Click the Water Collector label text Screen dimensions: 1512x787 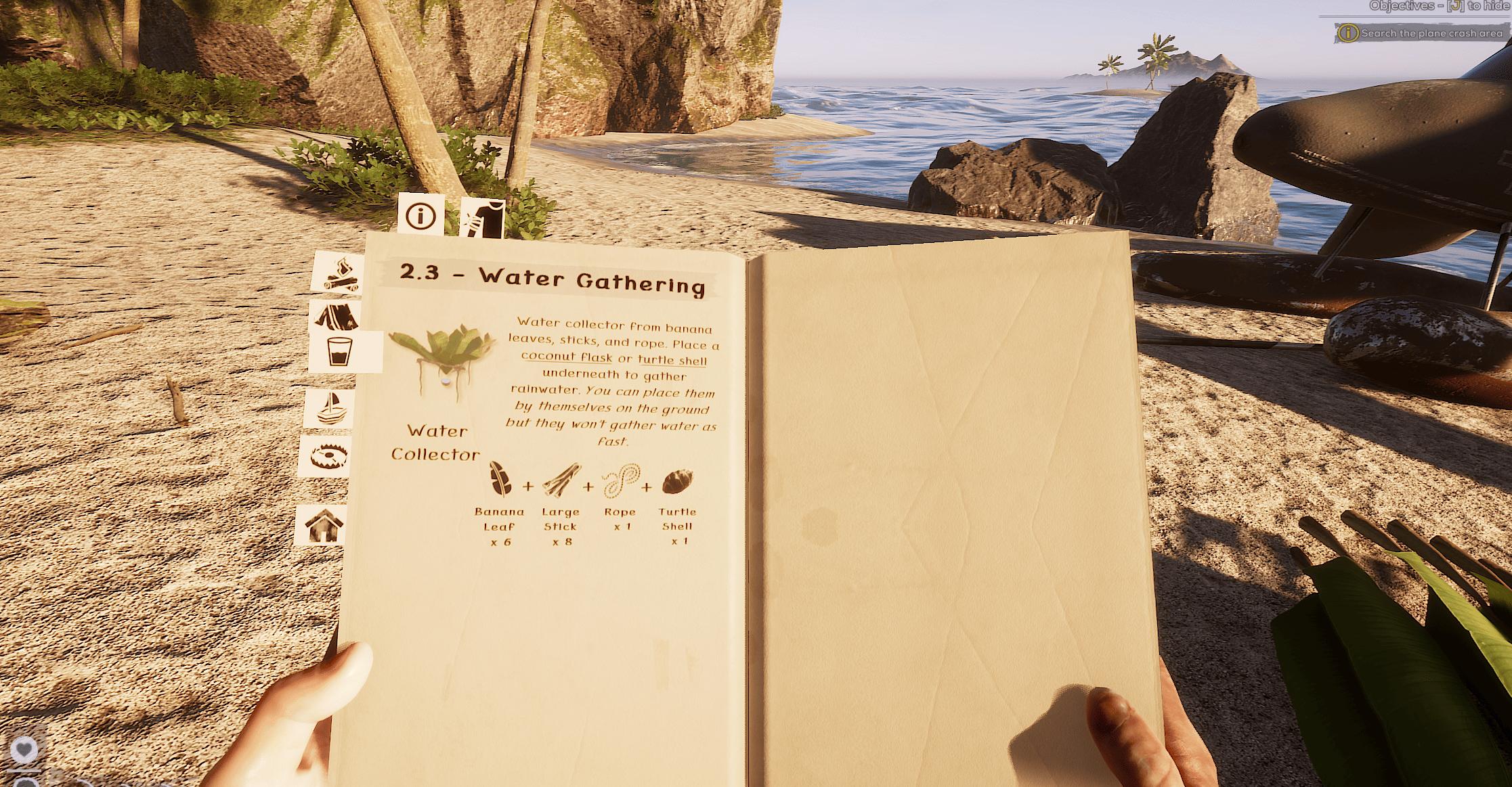point(436,443)
